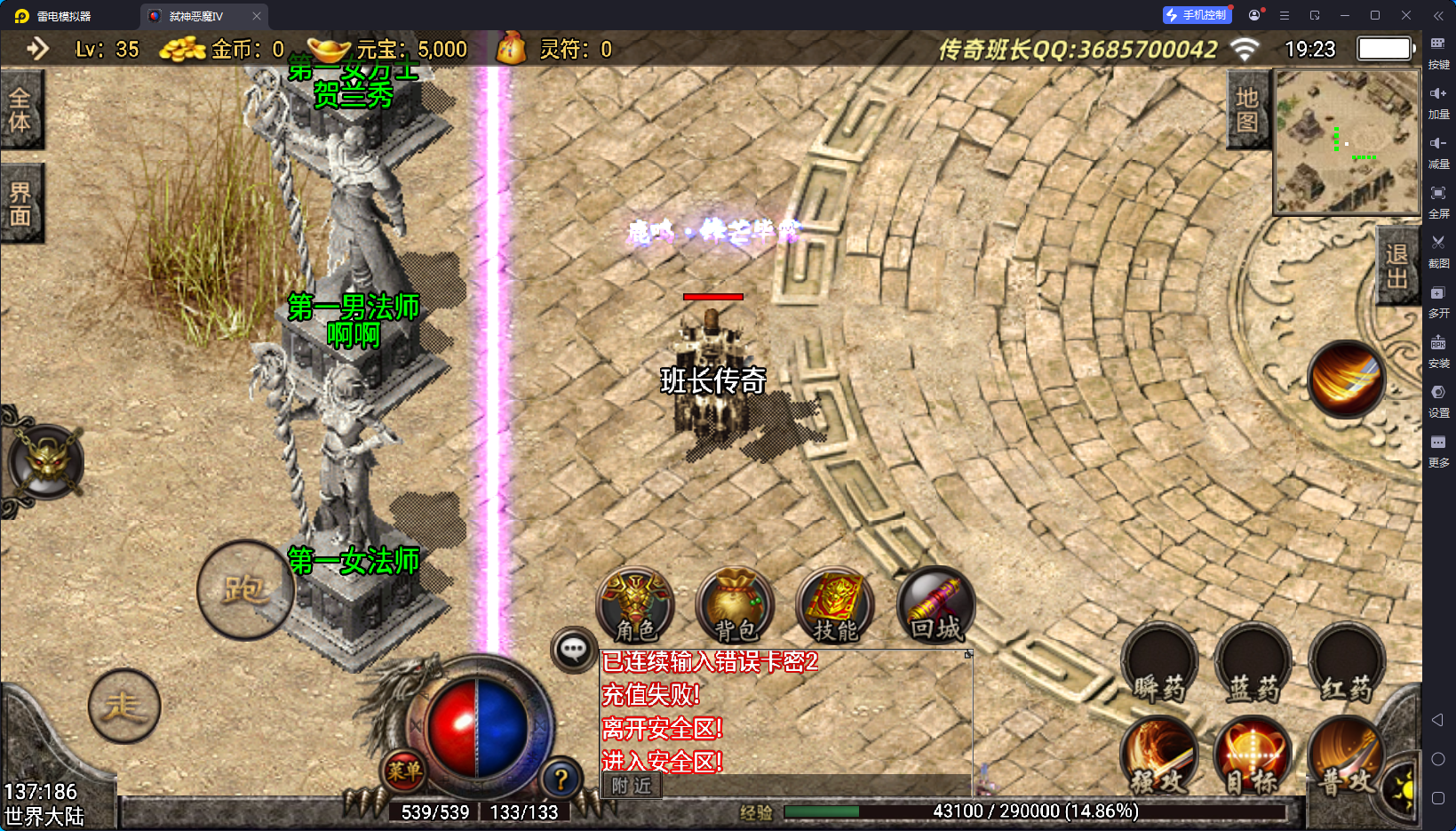Tap the 走 walk button
Viewport: 1456px width, 831px height.
[124, 706]
